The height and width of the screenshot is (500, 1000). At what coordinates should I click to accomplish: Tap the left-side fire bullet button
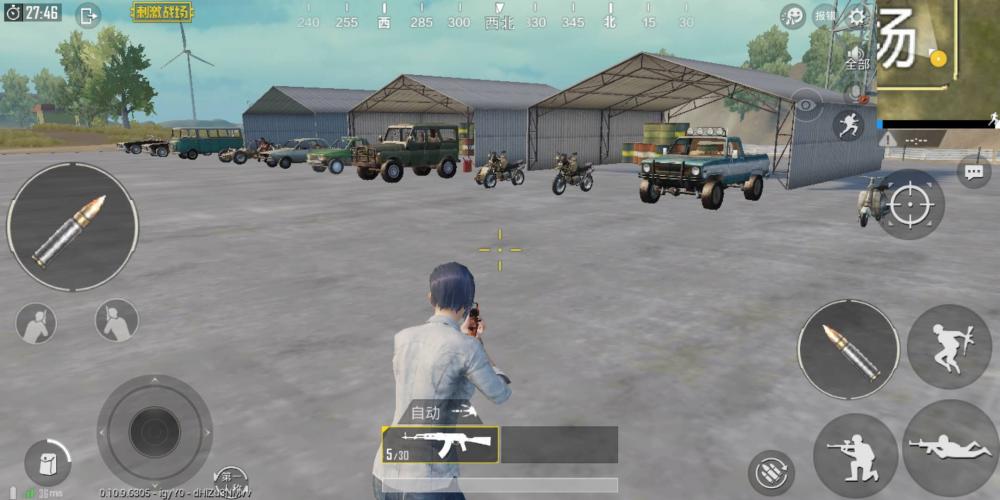pos(72,227)
